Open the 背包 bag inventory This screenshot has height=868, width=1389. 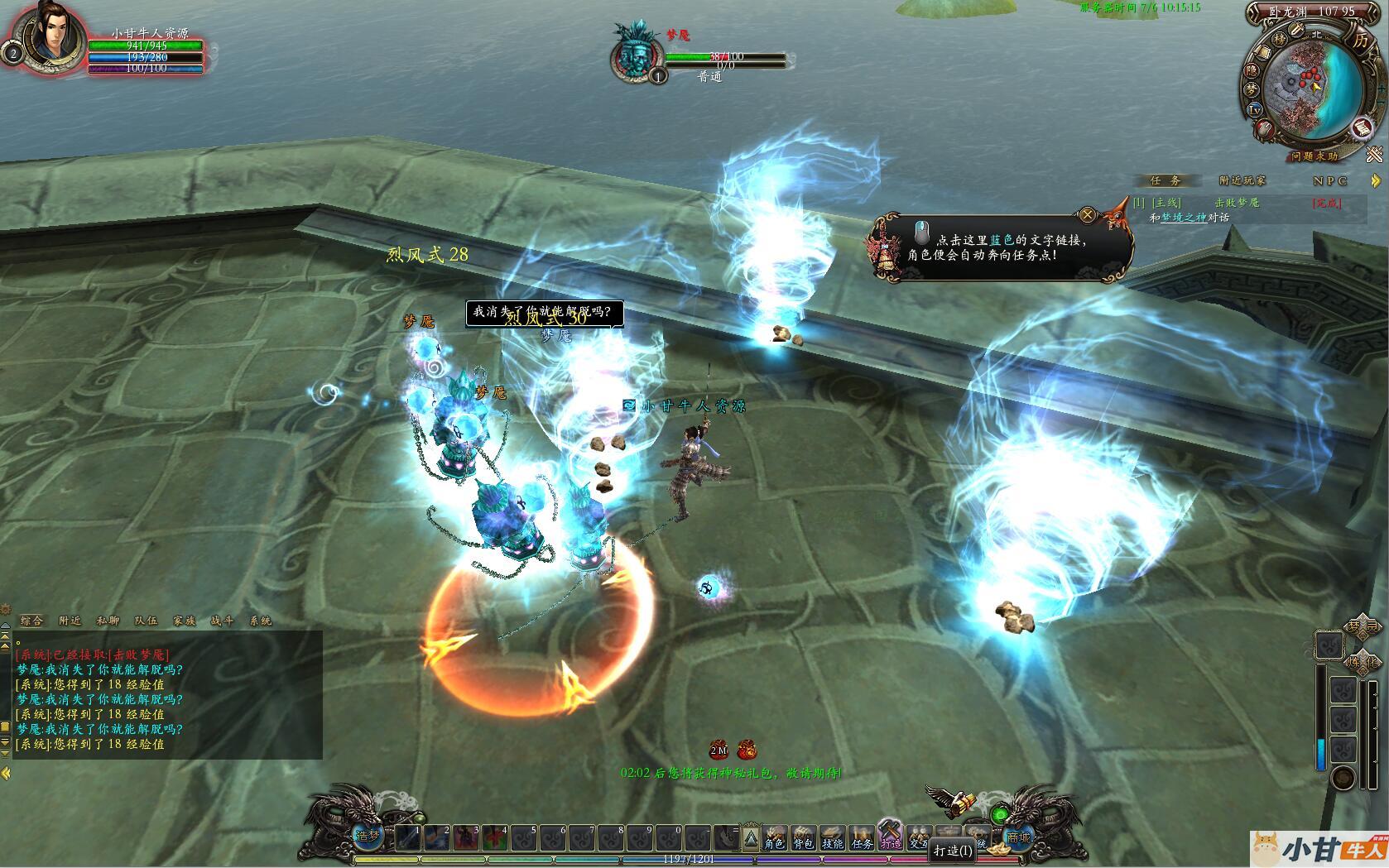pyautogui.click(x=803, y=837)
